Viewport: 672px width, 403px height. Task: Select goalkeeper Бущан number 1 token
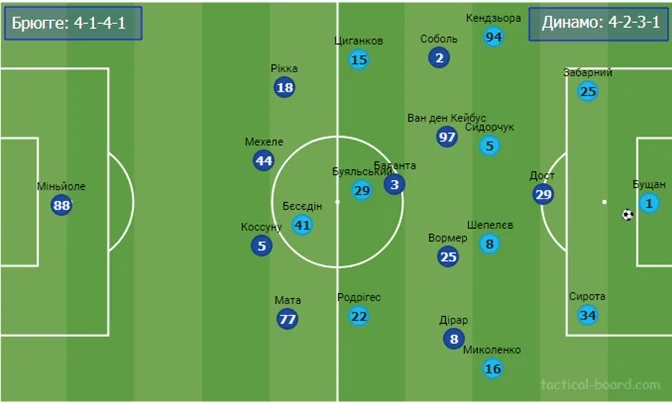coord(650,204)
